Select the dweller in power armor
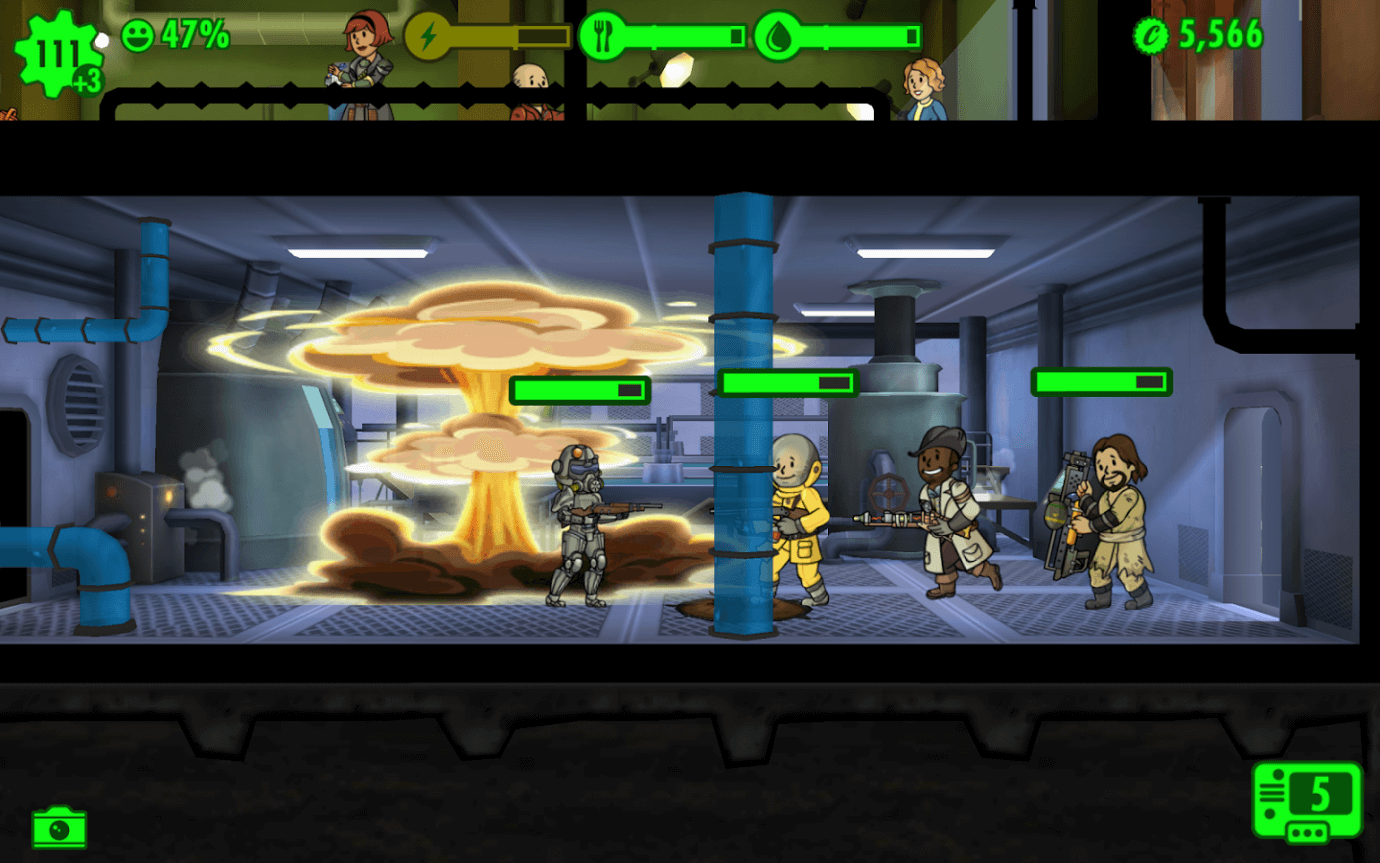 coord(575,530)
